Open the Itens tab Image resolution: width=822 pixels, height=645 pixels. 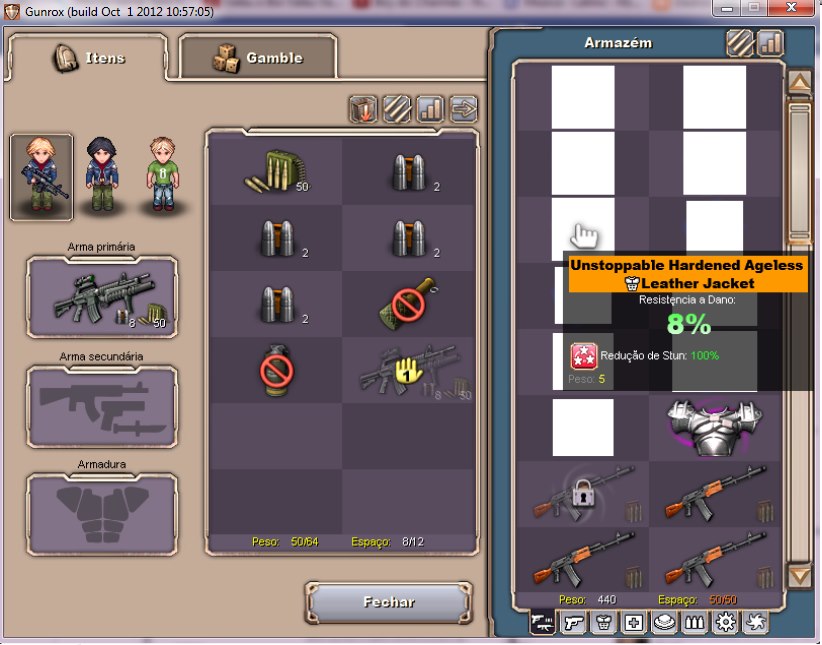point(88,58)
